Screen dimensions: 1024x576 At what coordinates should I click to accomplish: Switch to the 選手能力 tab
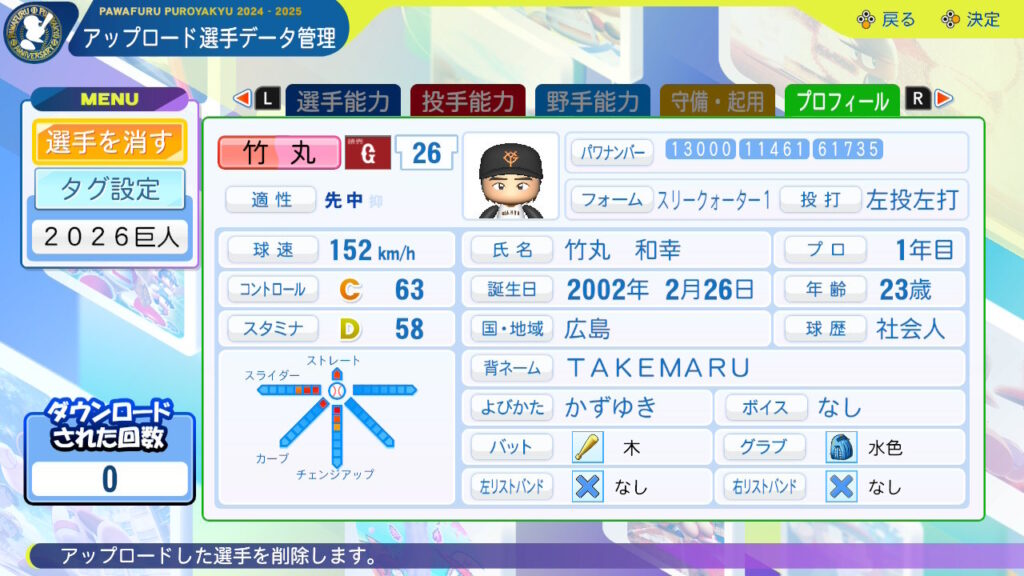[x=343, y=101]
